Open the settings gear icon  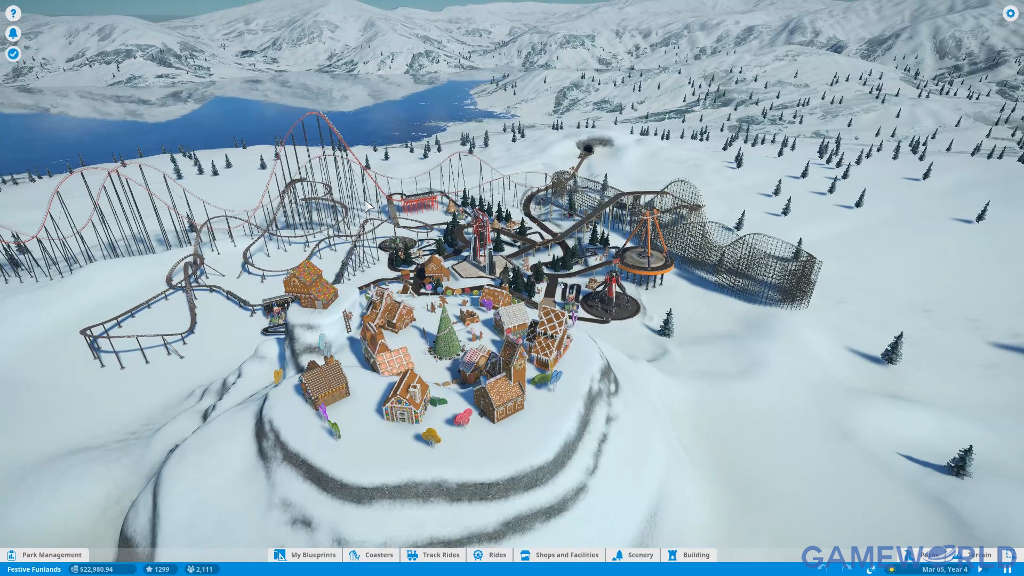tap(1010, 14)
